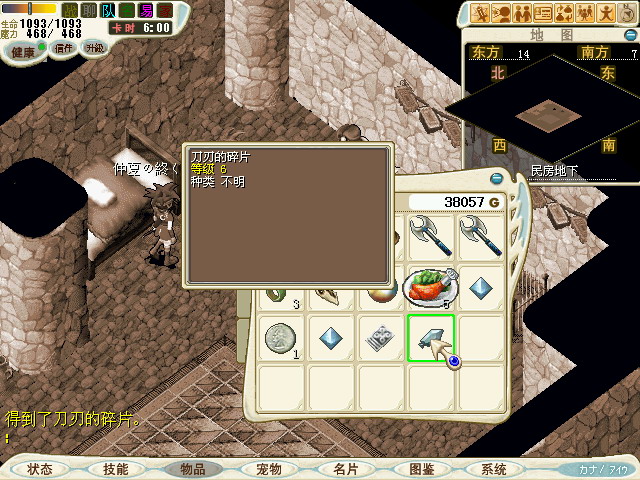Select the silver coin item slot

click(281, 338)
